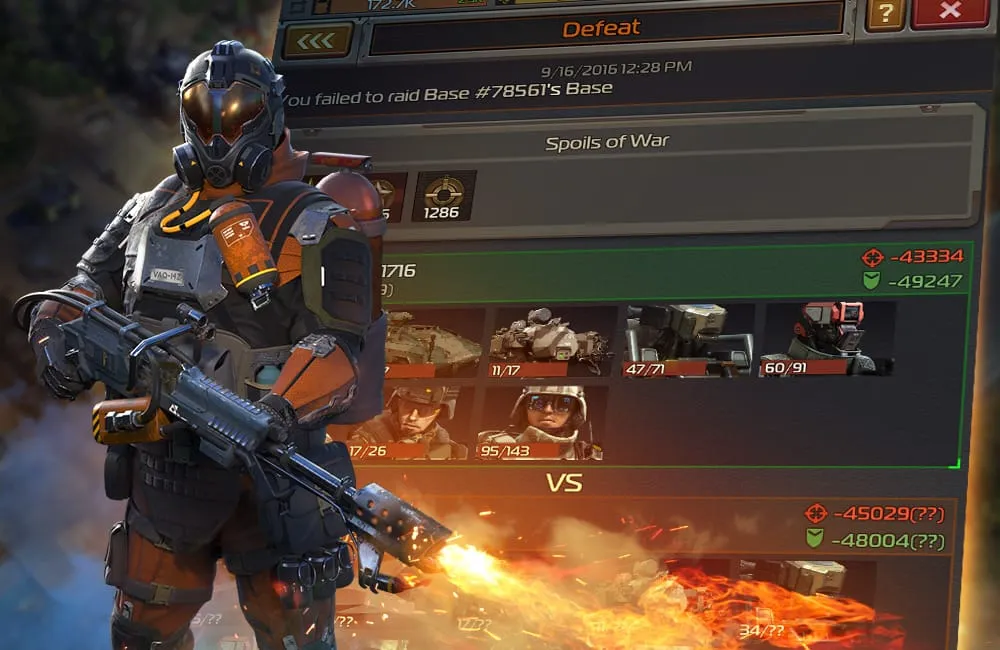Viewport: 1000px width, 650px height.
Task: Open help with the question mark button
Action: point(885,12)
